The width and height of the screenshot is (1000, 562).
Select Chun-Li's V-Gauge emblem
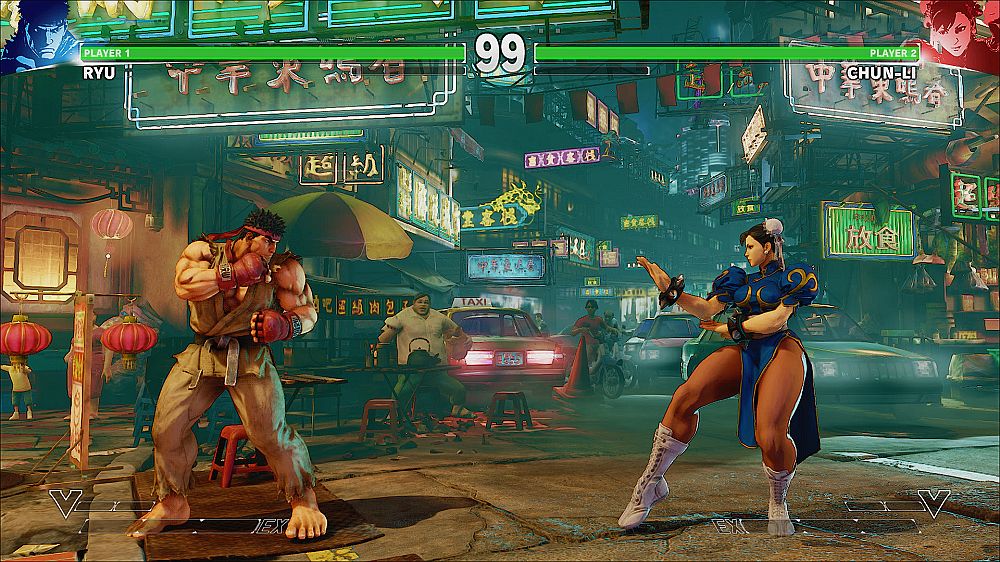coord(933,502)
